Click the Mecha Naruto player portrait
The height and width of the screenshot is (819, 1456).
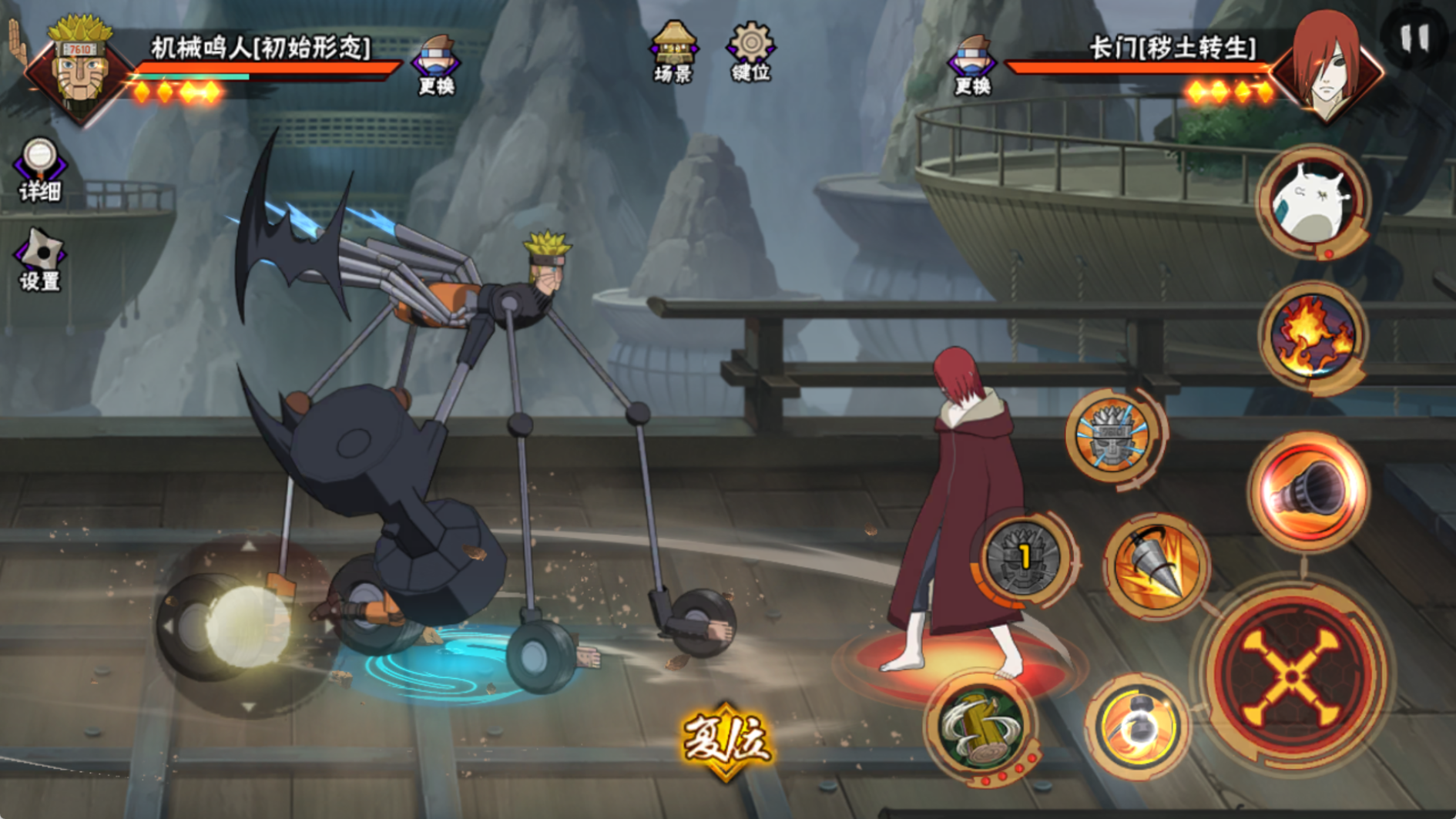pyautogui.click(x=80, y=68)
